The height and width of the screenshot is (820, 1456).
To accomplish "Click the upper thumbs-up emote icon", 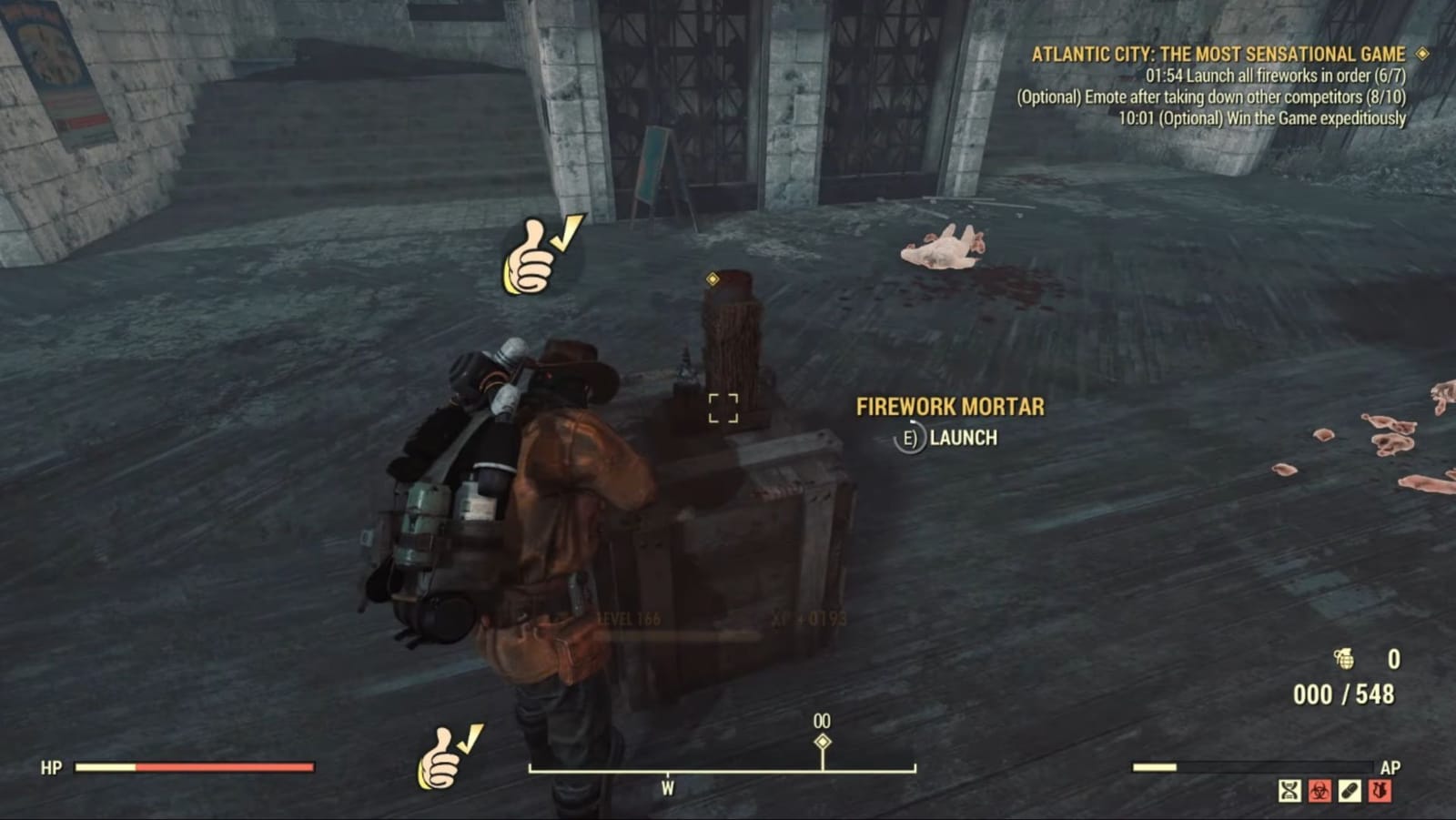I will pos(539,256).
